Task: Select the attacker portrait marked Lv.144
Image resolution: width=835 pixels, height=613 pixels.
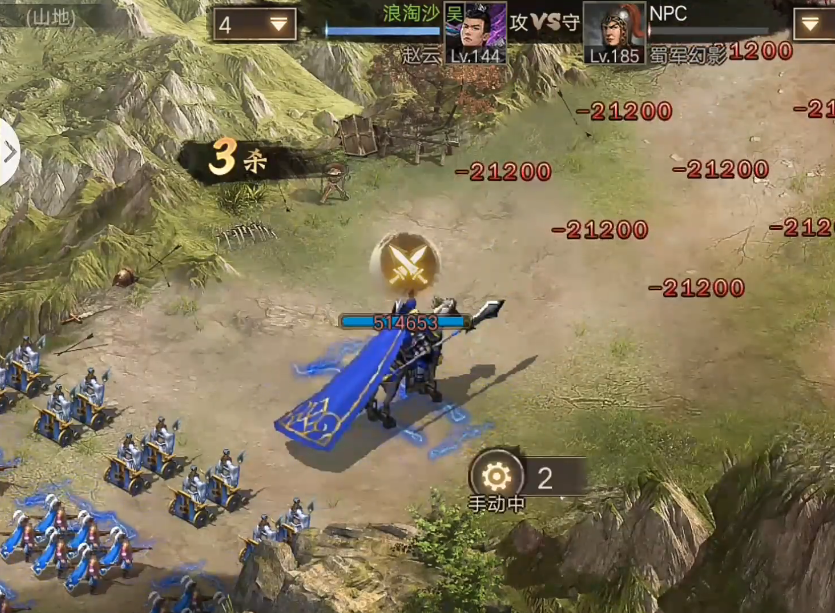Action: (x=475, y=32)
